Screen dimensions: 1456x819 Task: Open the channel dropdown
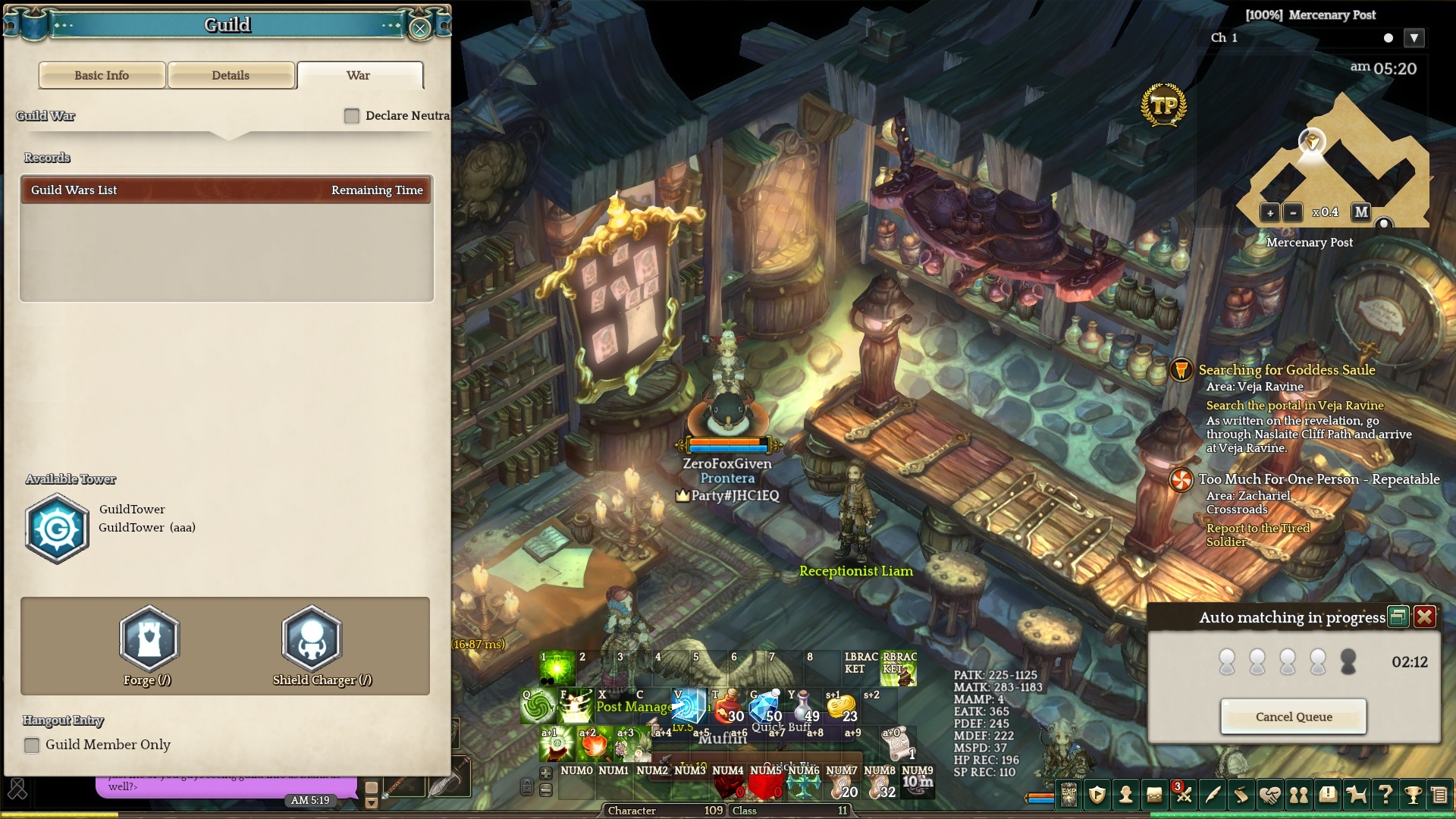pos(1414,38)
